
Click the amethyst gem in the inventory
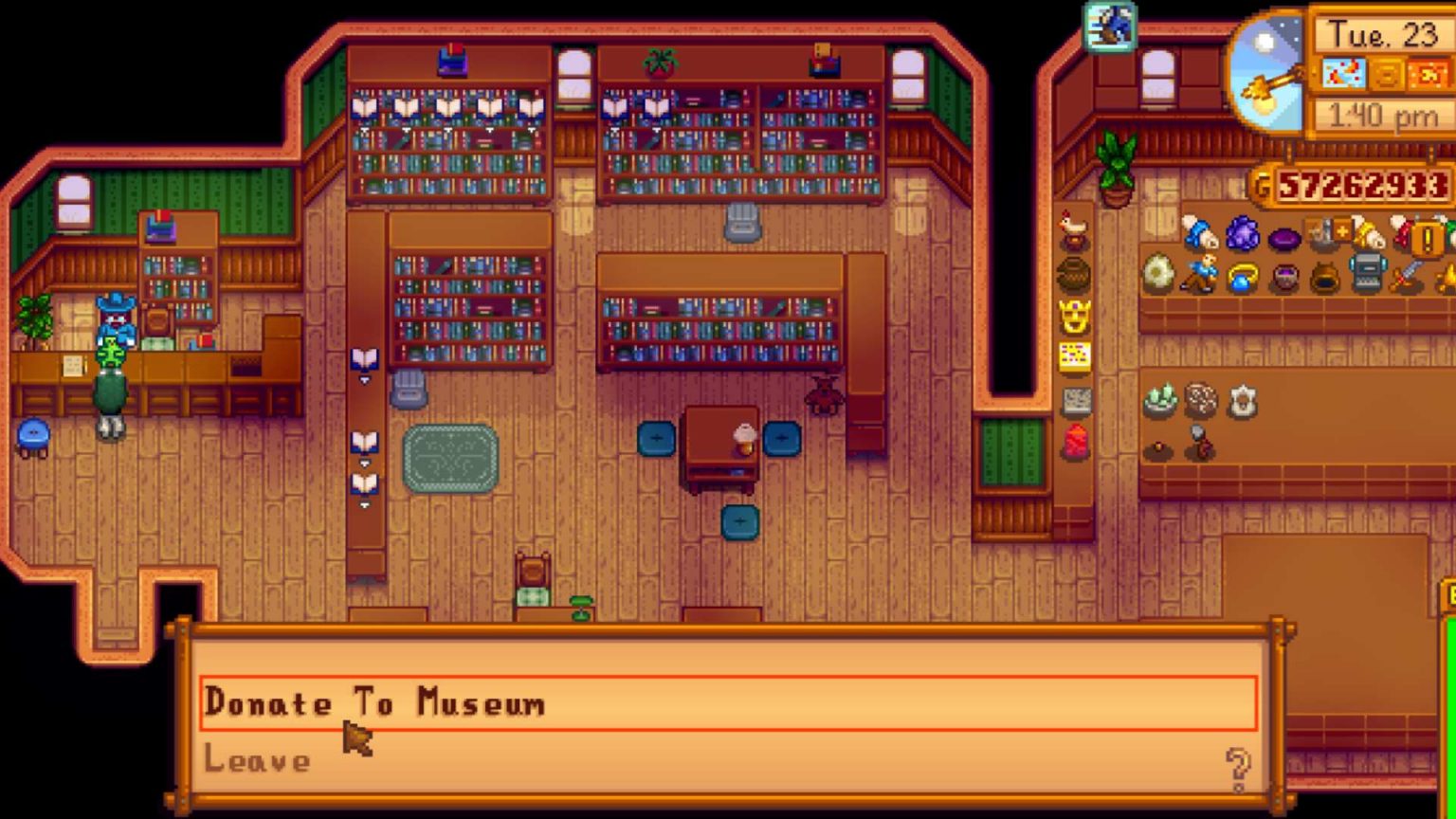(1244, 235)
